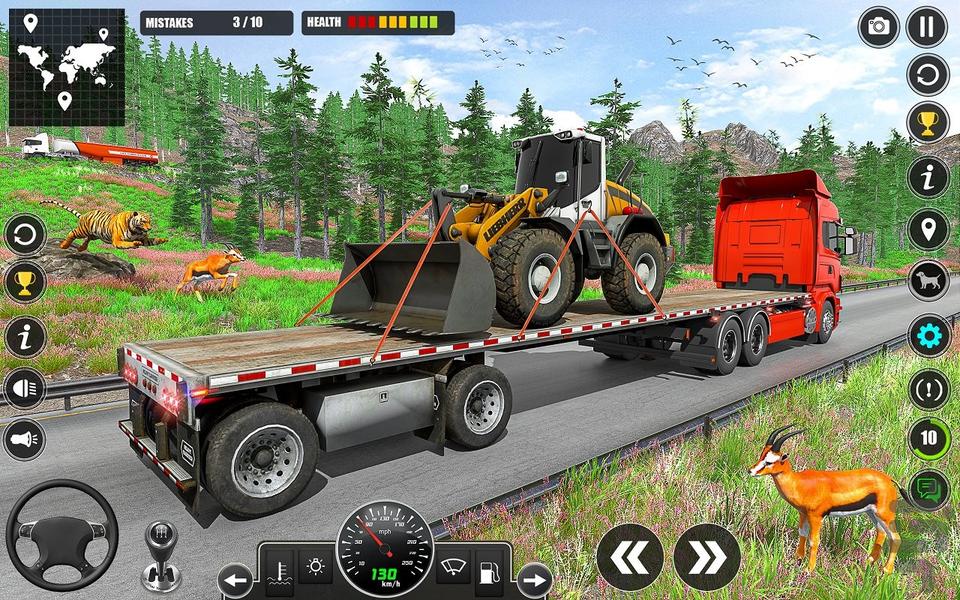
Task: Pause the game
Action: click(x=927, y=27)
